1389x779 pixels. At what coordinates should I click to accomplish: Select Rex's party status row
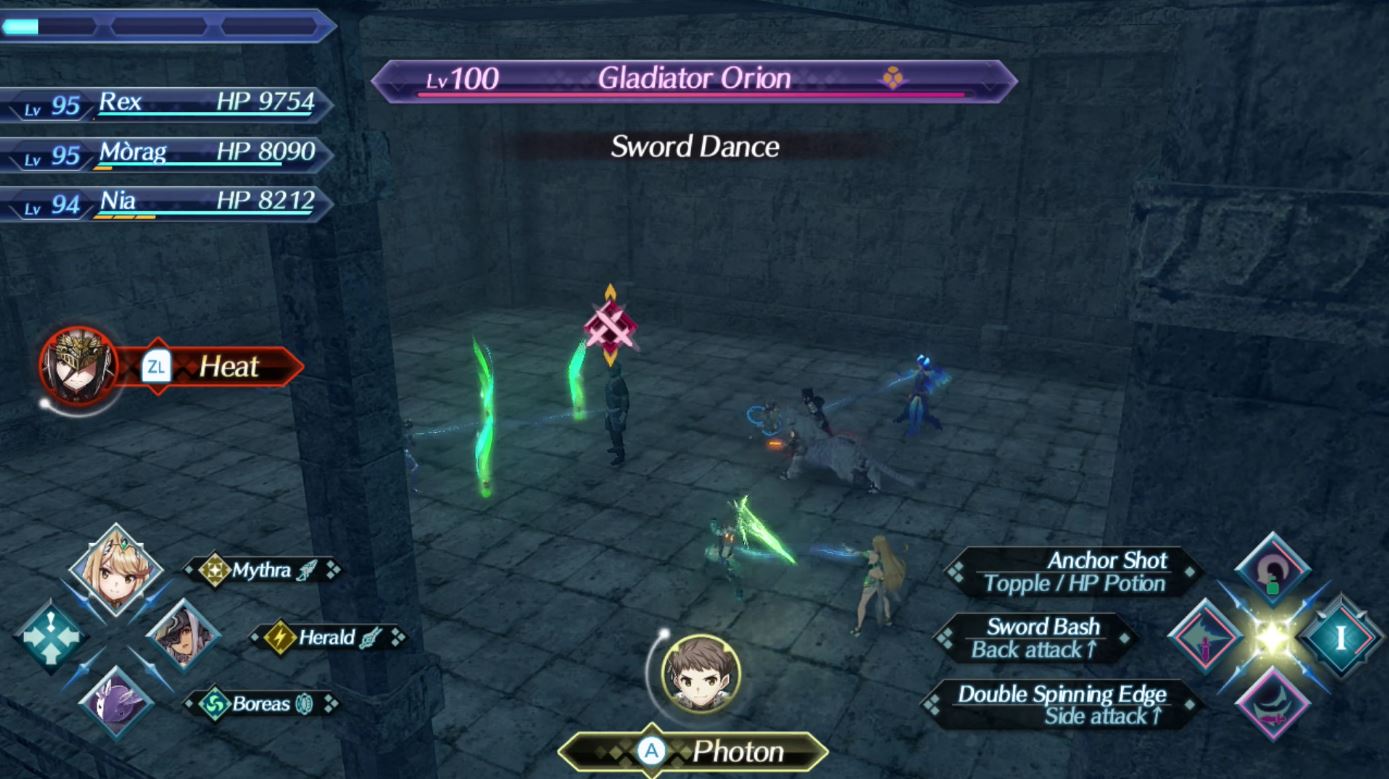coord(165,103)
